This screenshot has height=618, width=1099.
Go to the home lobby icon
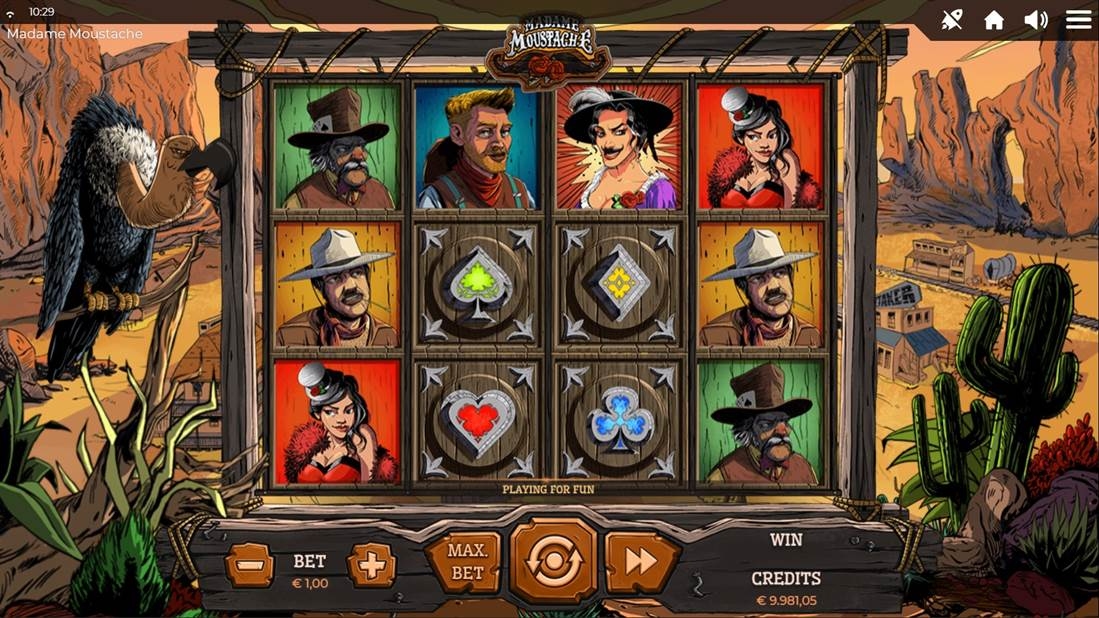994,20
